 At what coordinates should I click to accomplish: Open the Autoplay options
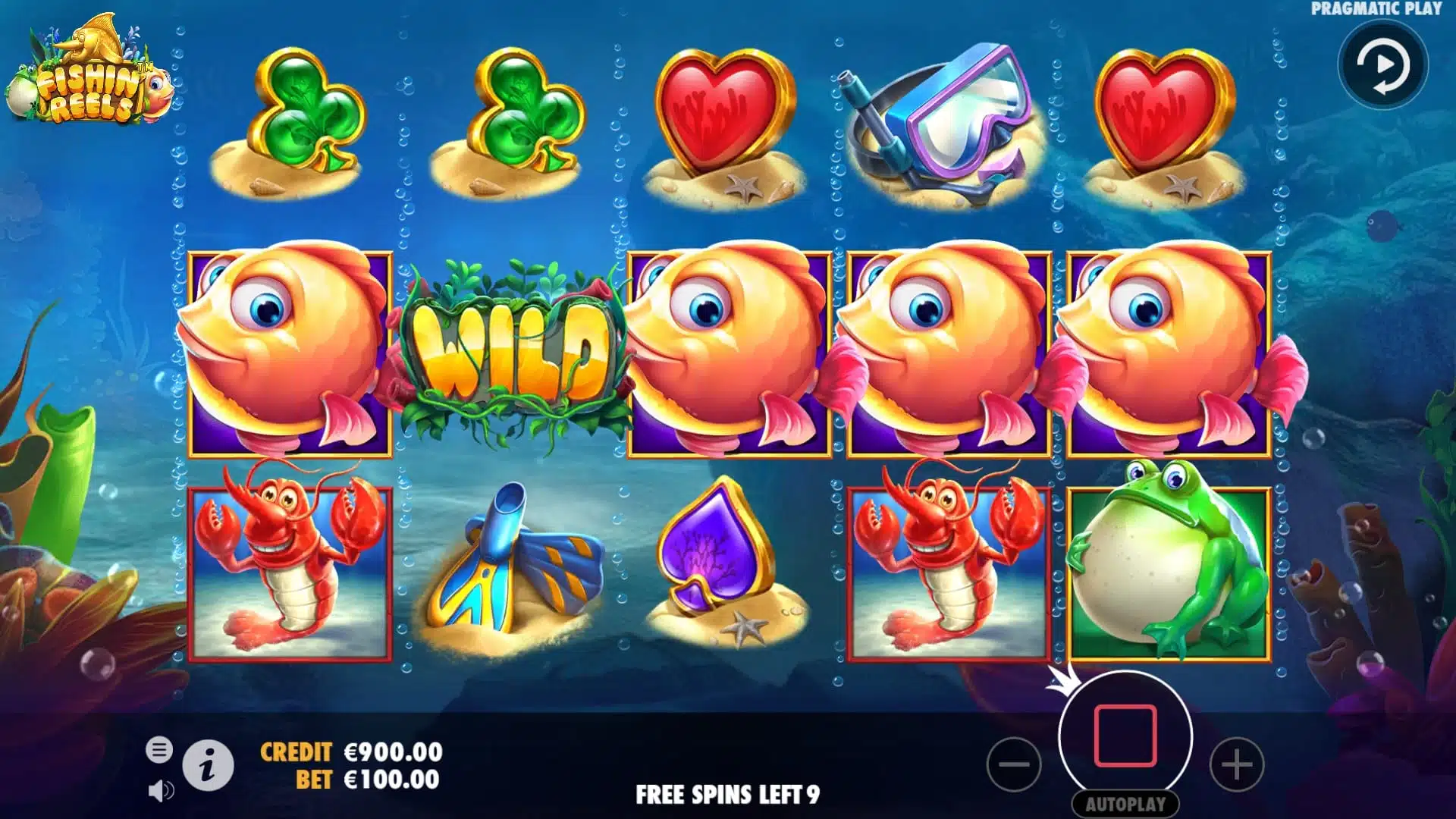(x=1125, y=804)
